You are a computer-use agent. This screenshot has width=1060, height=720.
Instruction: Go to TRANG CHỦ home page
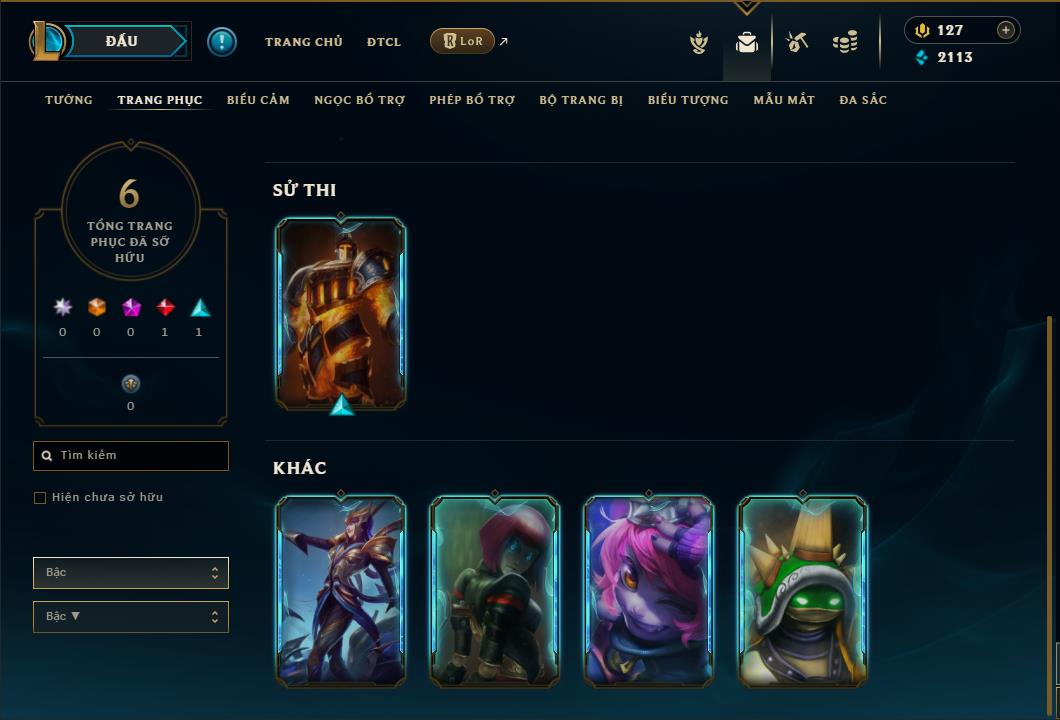(x=303, y=42)
